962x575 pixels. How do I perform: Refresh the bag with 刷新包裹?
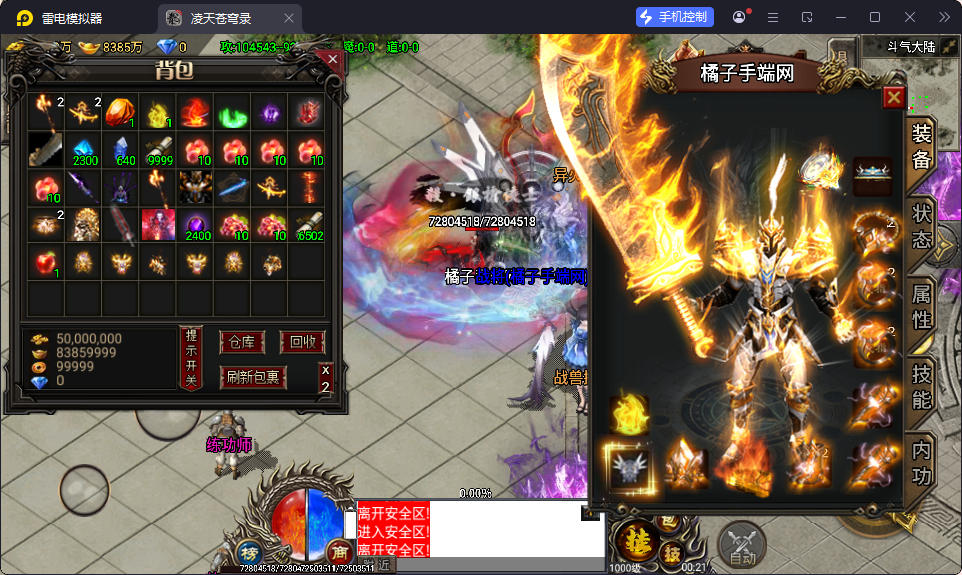[253, 377]
